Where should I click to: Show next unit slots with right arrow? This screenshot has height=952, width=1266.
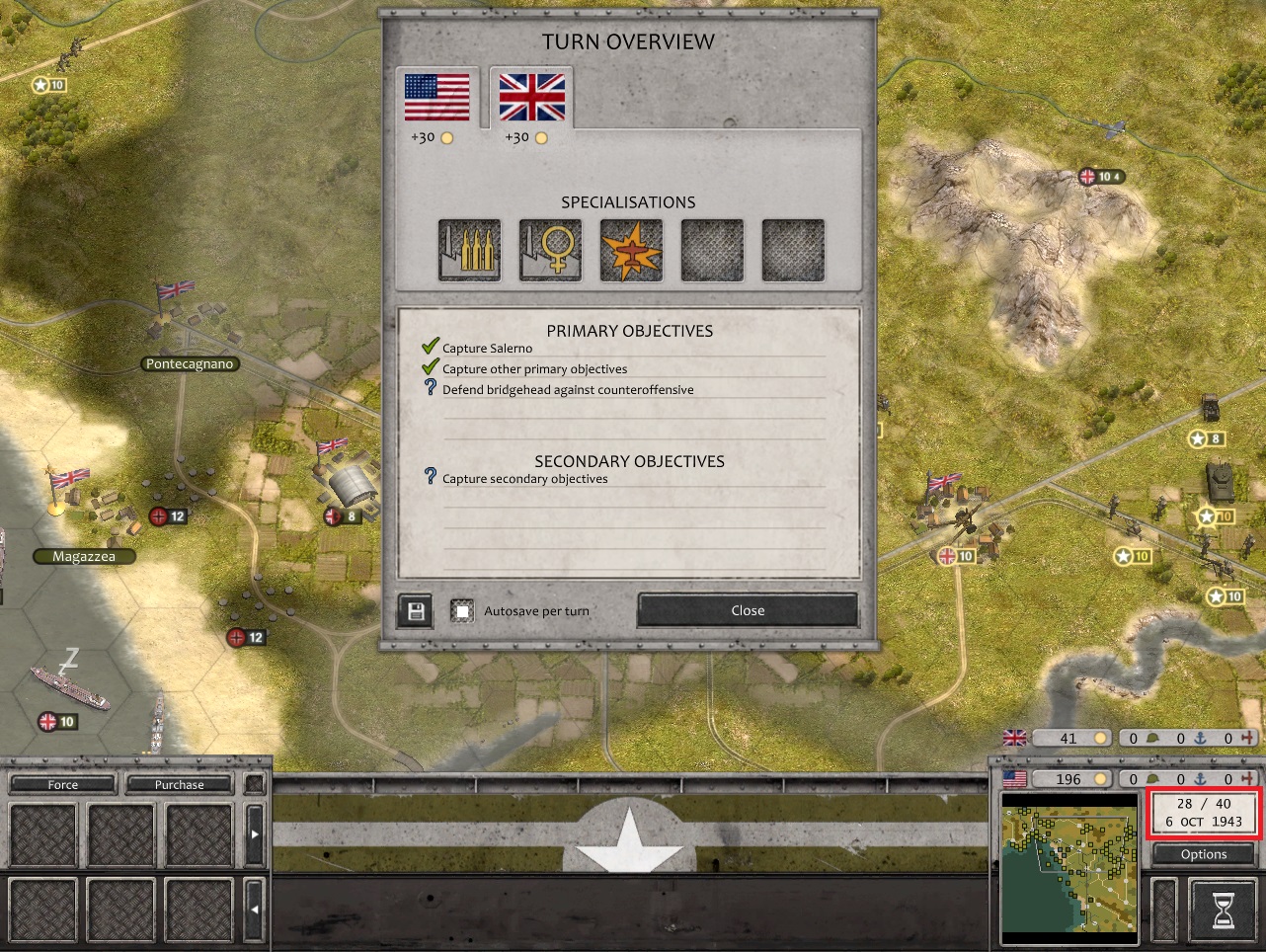coord(254,834)
